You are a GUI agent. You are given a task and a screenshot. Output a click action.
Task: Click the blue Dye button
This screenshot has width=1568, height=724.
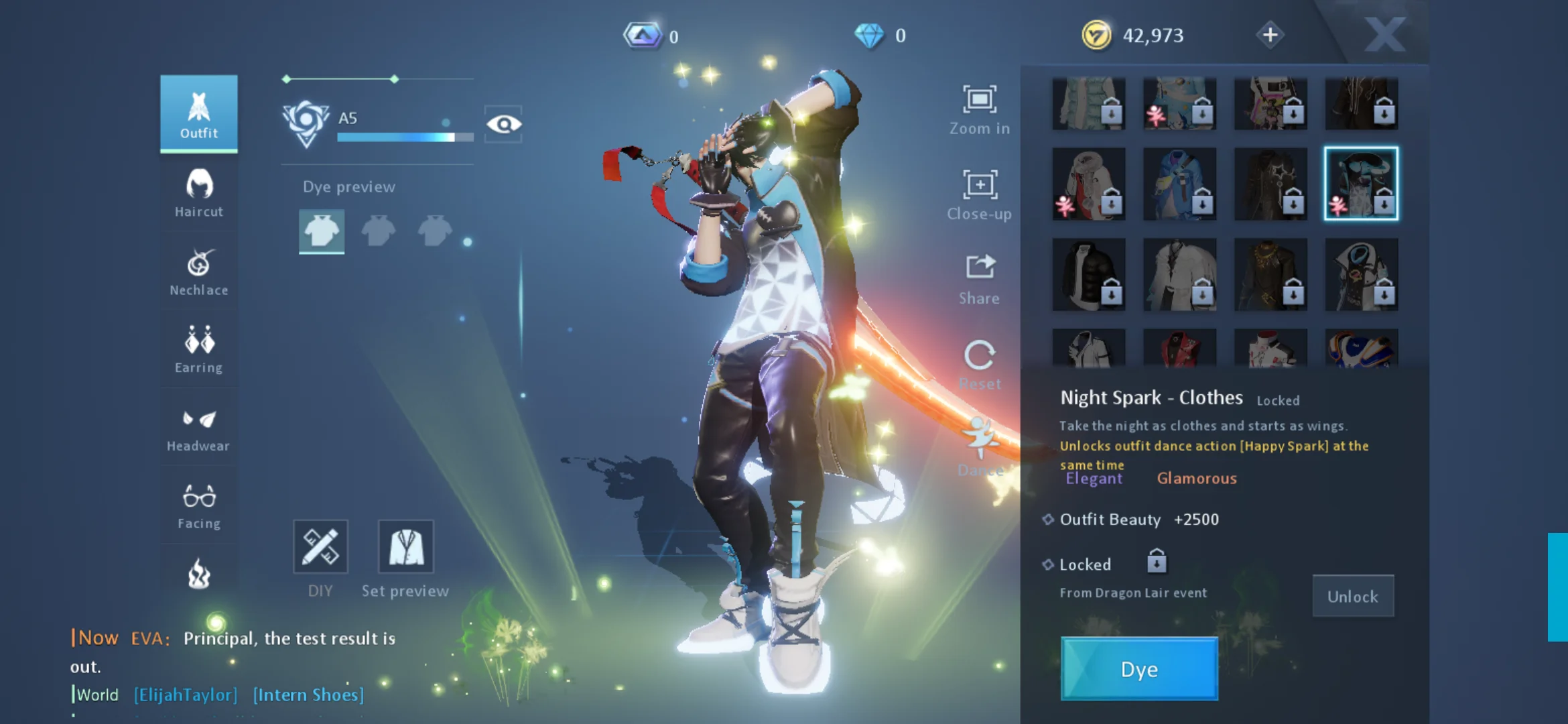[x=1139, y=669]
